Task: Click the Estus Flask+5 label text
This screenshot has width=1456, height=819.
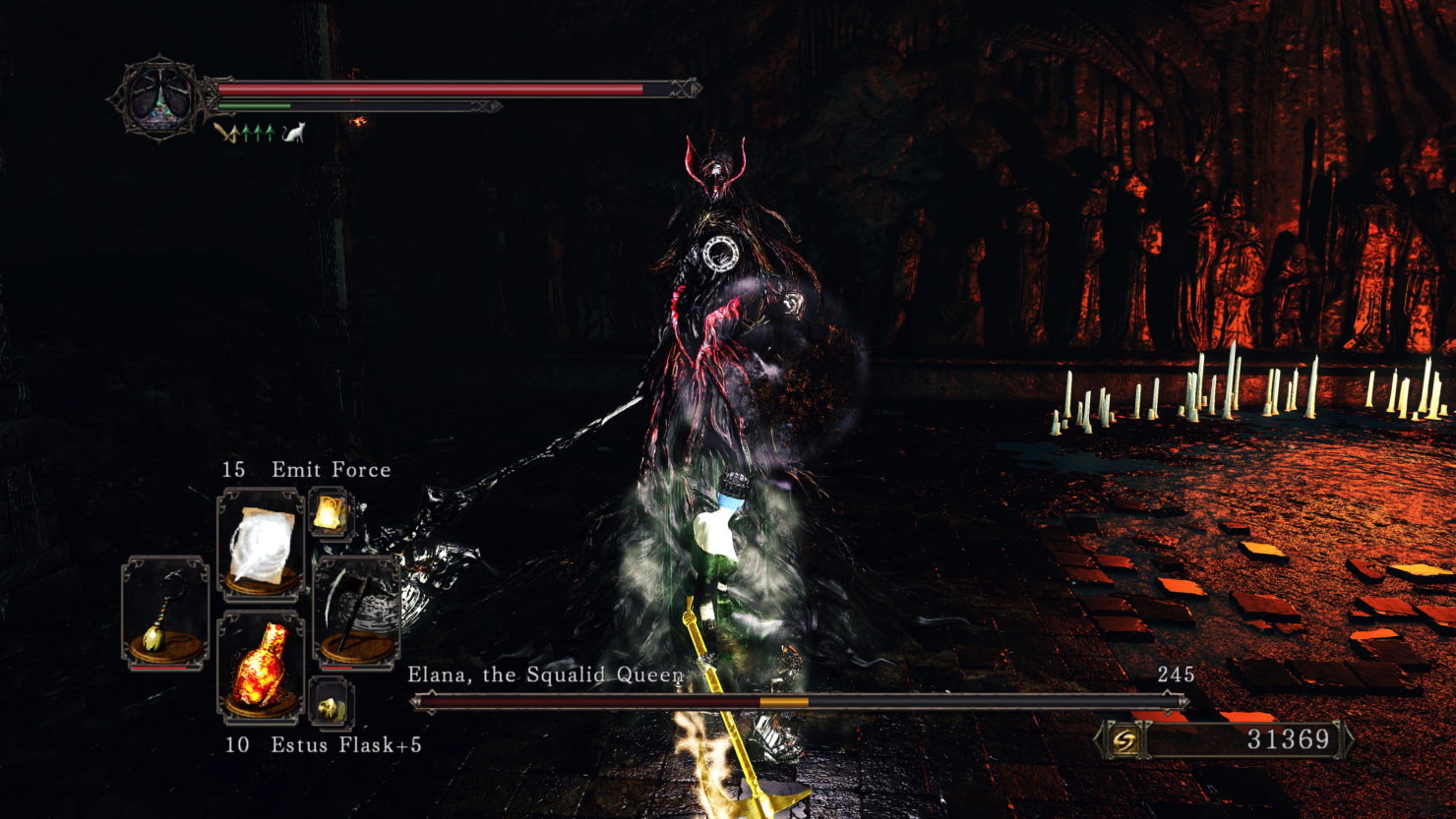Action: pyautogui.click(x=344, y=746)
